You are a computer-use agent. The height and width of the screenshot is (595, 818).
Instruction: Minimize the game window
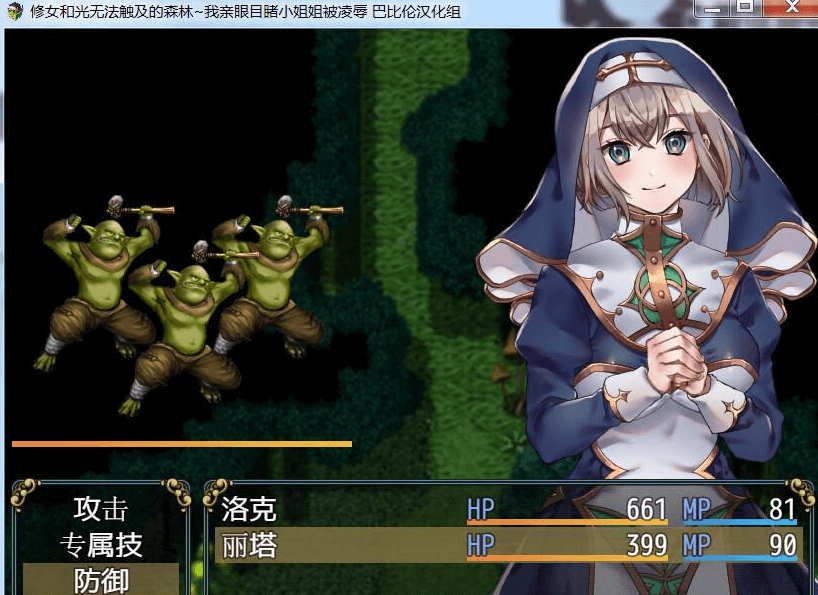713,7
